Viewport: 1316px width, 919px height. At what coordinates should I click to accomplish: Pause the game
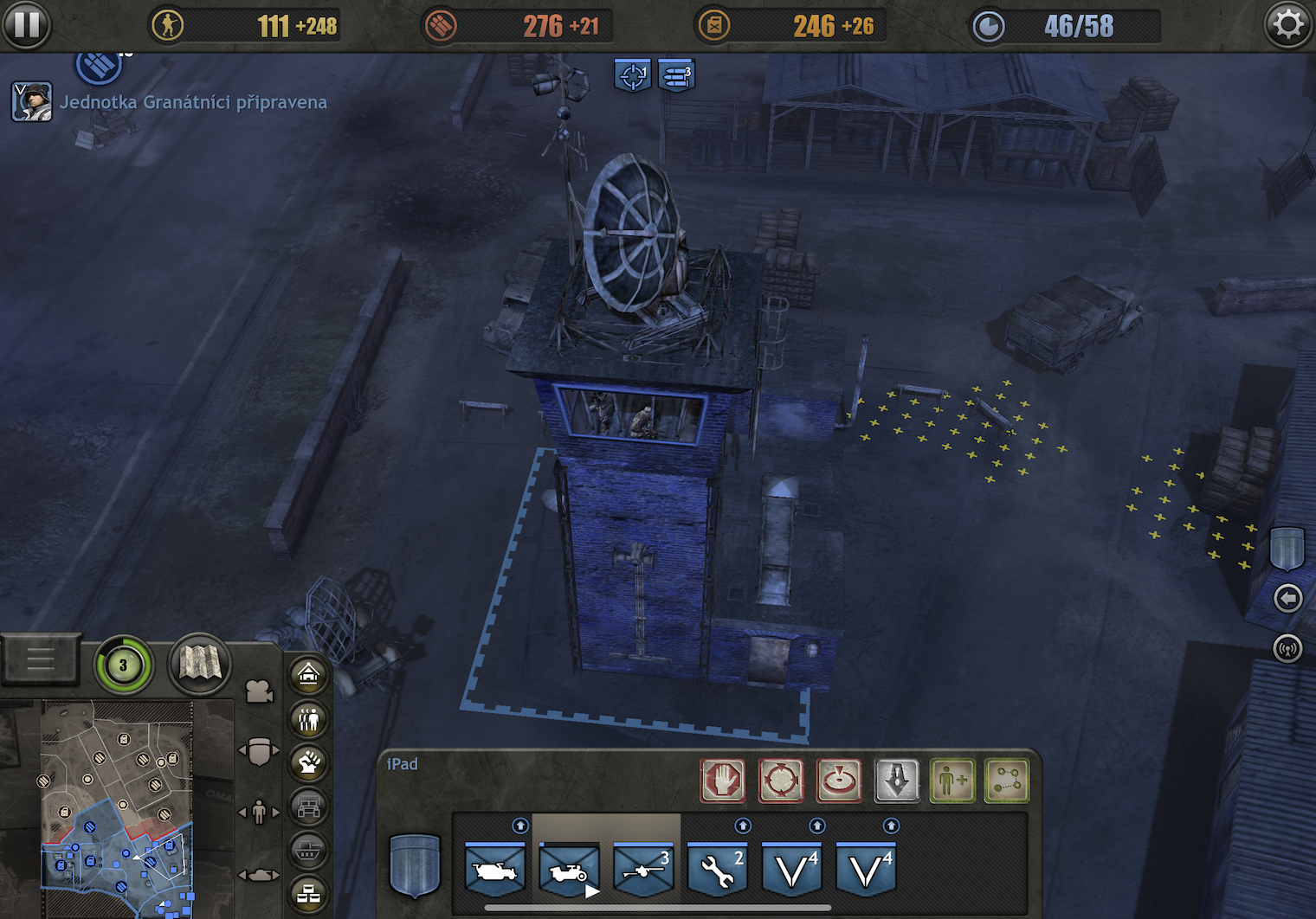pyautogui.click(x=26, y=25)
